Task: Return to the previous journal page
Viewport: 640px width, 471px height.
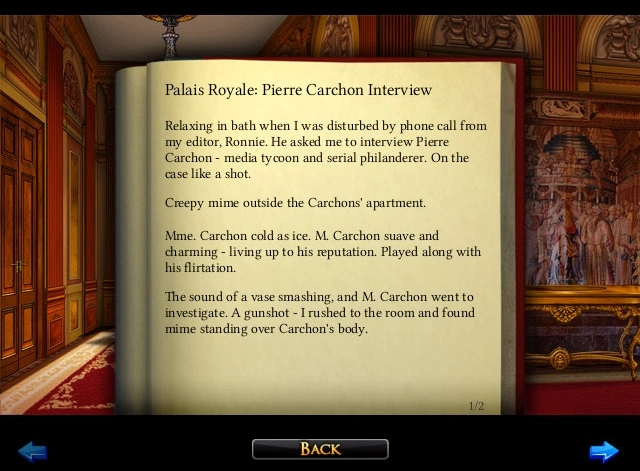Action: point(33,451)
